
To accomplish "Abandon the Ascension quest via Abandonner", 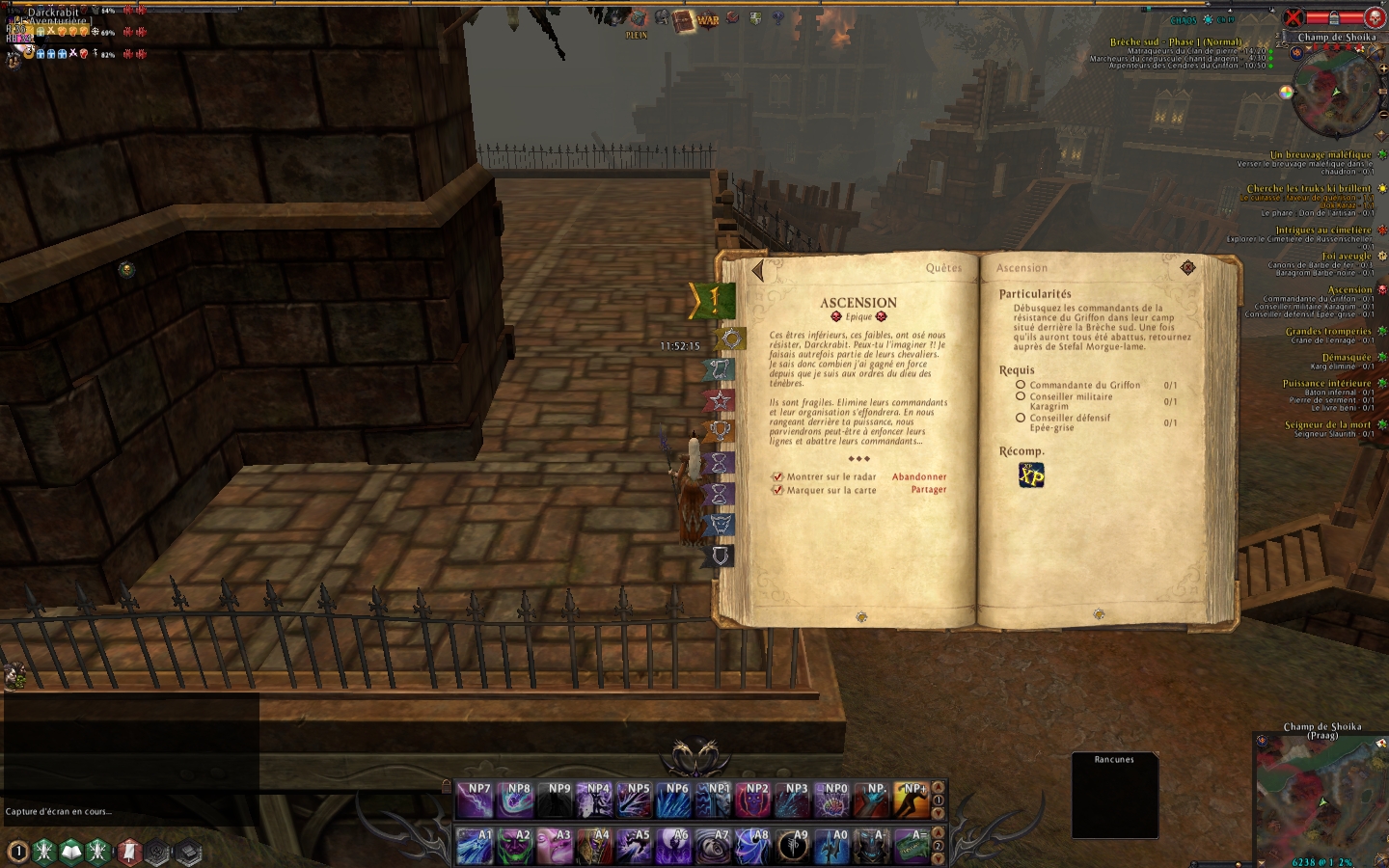I will coord(918,476).
